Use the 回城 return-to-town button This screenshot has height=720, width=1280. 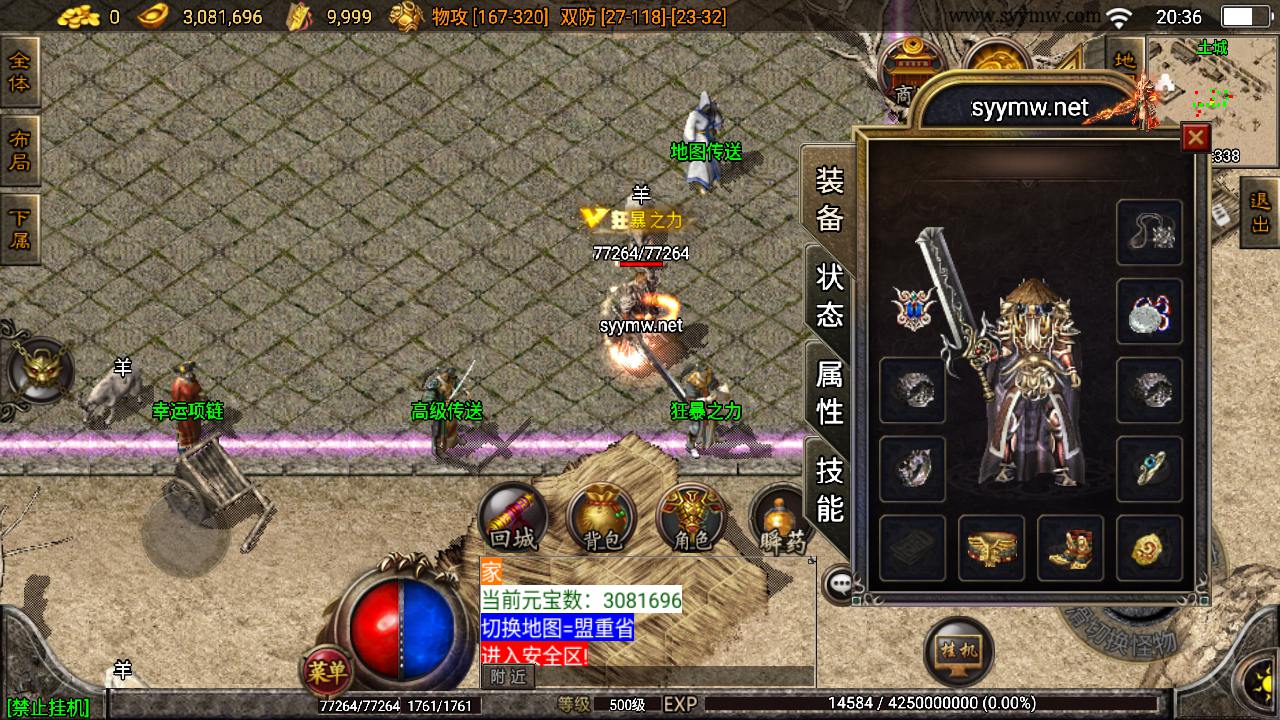pos(513,518)
